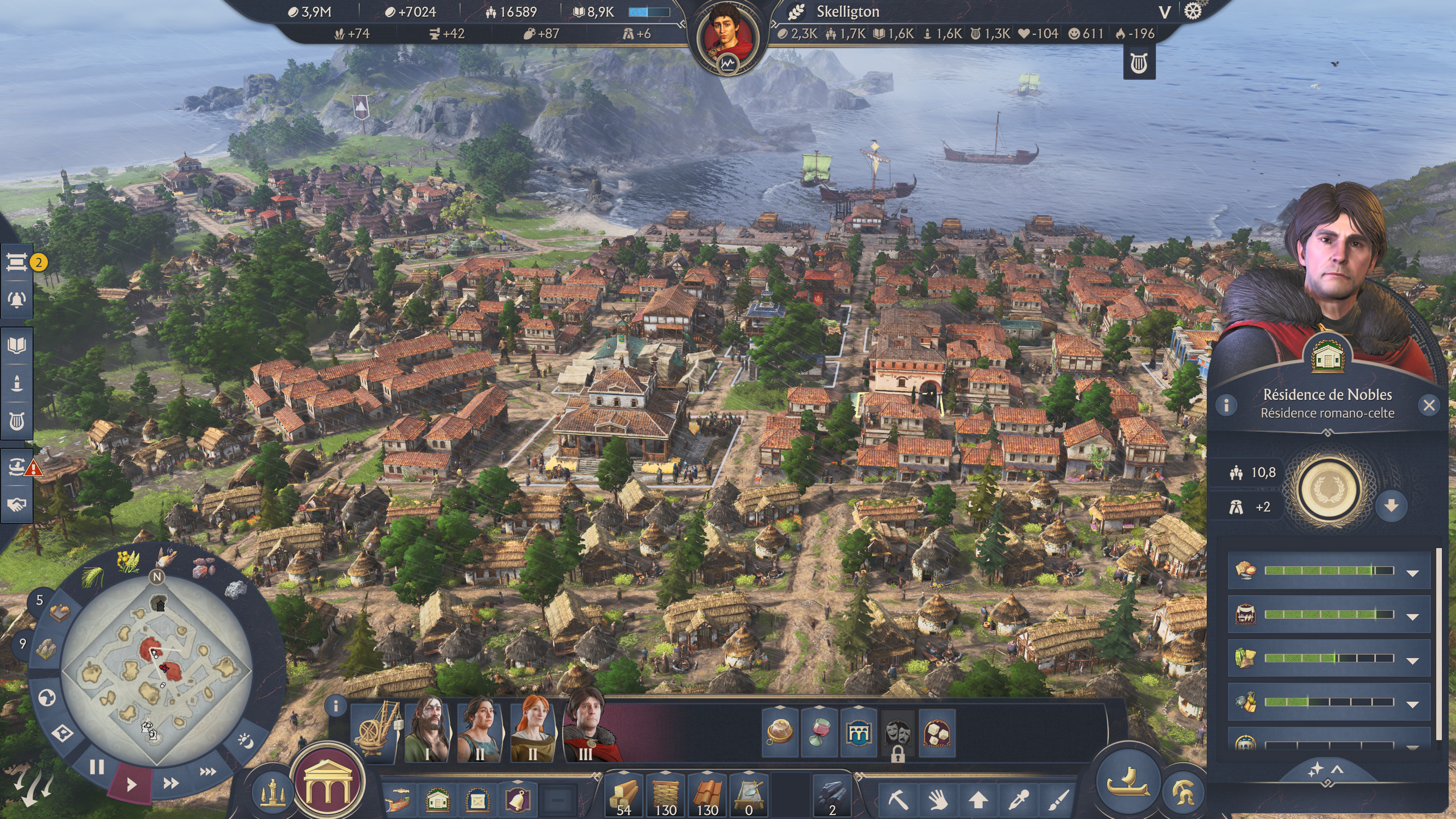
Task: Expand the food needs row
Action: tap(1412, 573)
